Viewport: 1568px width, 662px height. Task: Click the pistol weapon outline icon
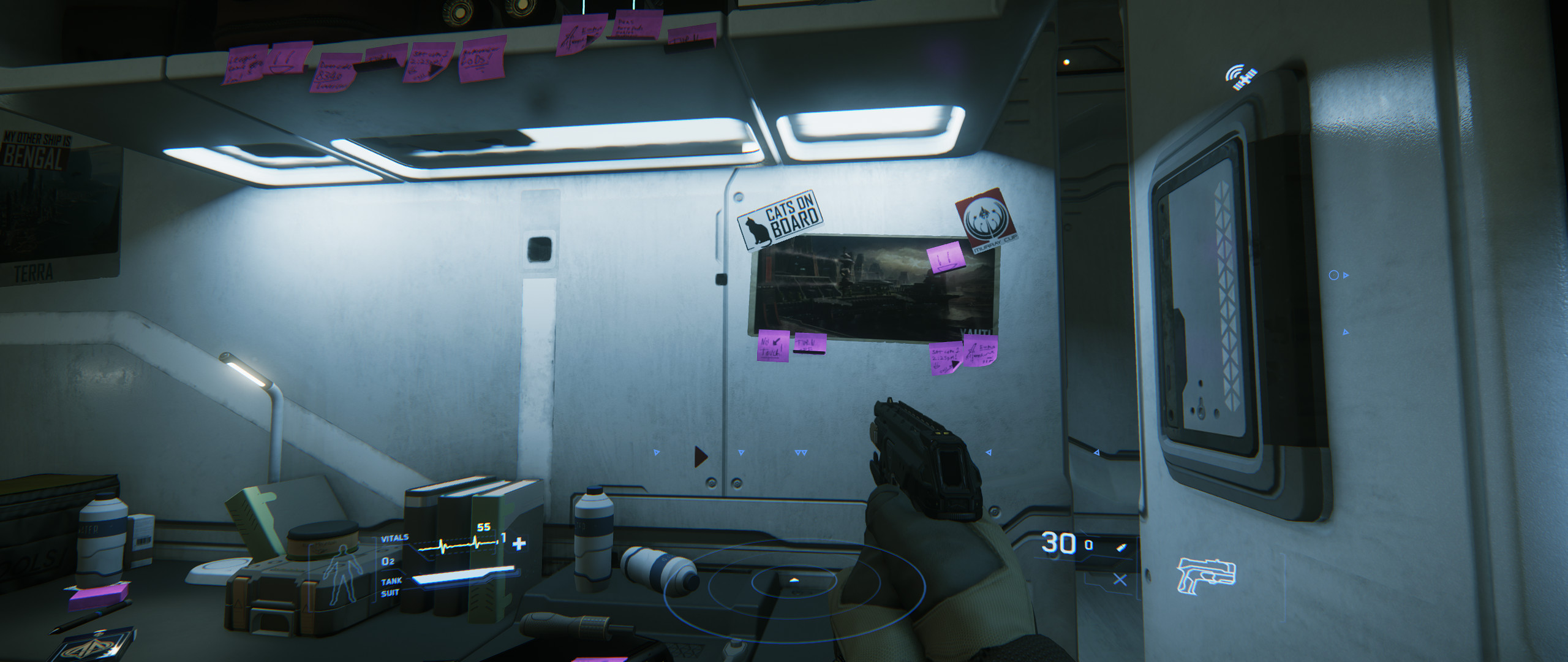coord(1206,576)
